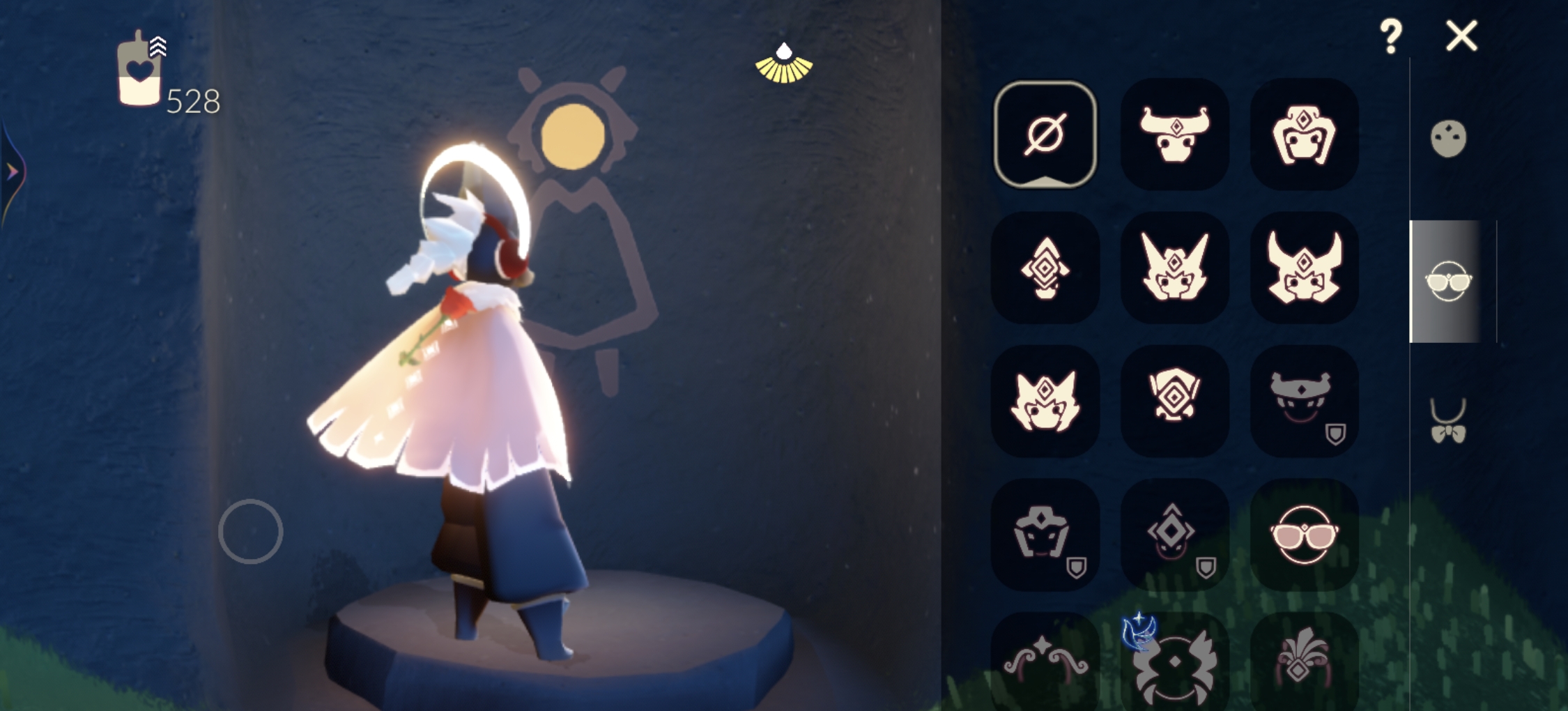Choose the spiky cat-eared mask
The image size is (1568, 711).
pyautogui.click(x=1045, y=402)
